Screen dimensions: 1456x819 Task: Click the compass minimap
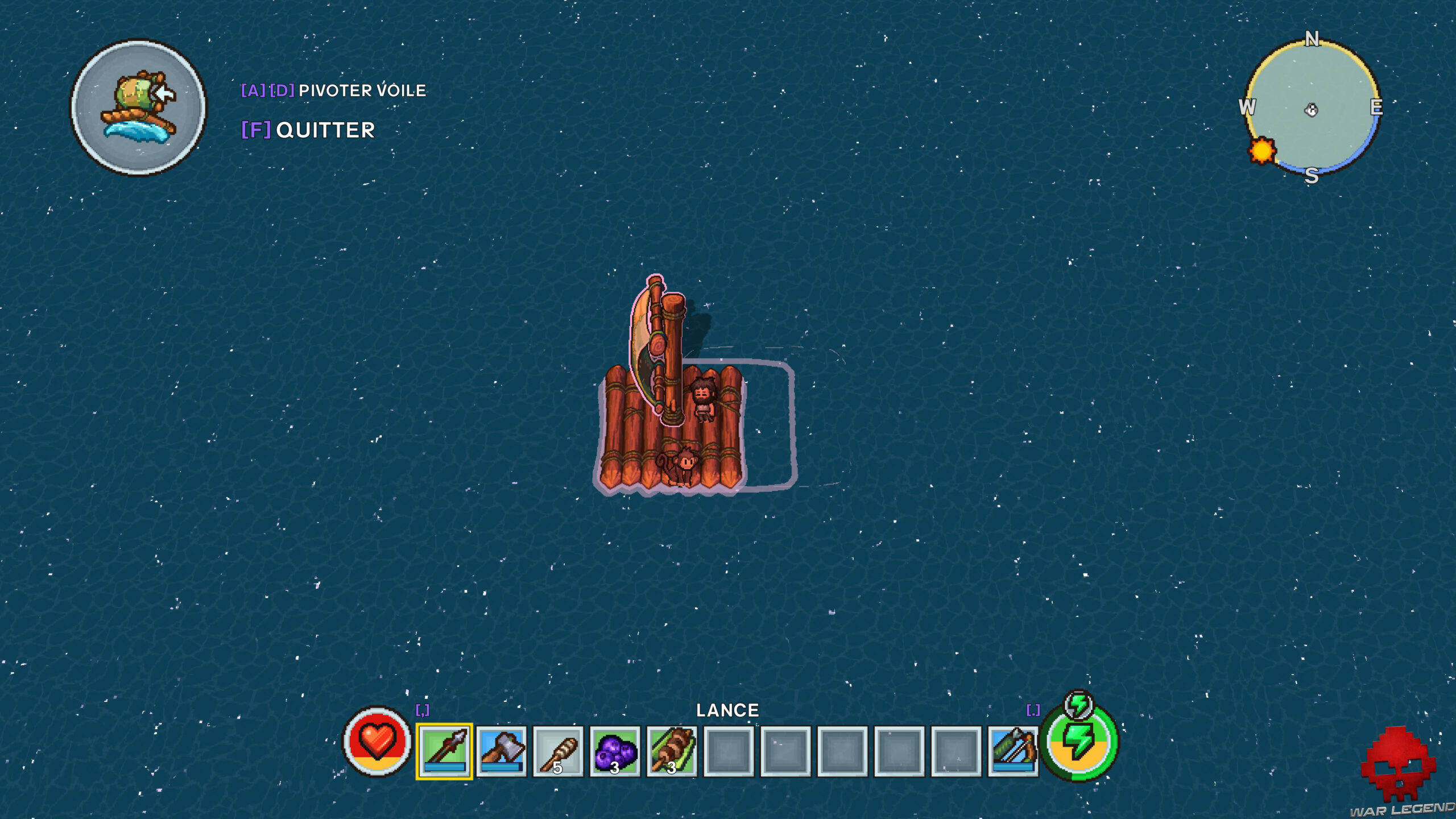[1312, 108]
